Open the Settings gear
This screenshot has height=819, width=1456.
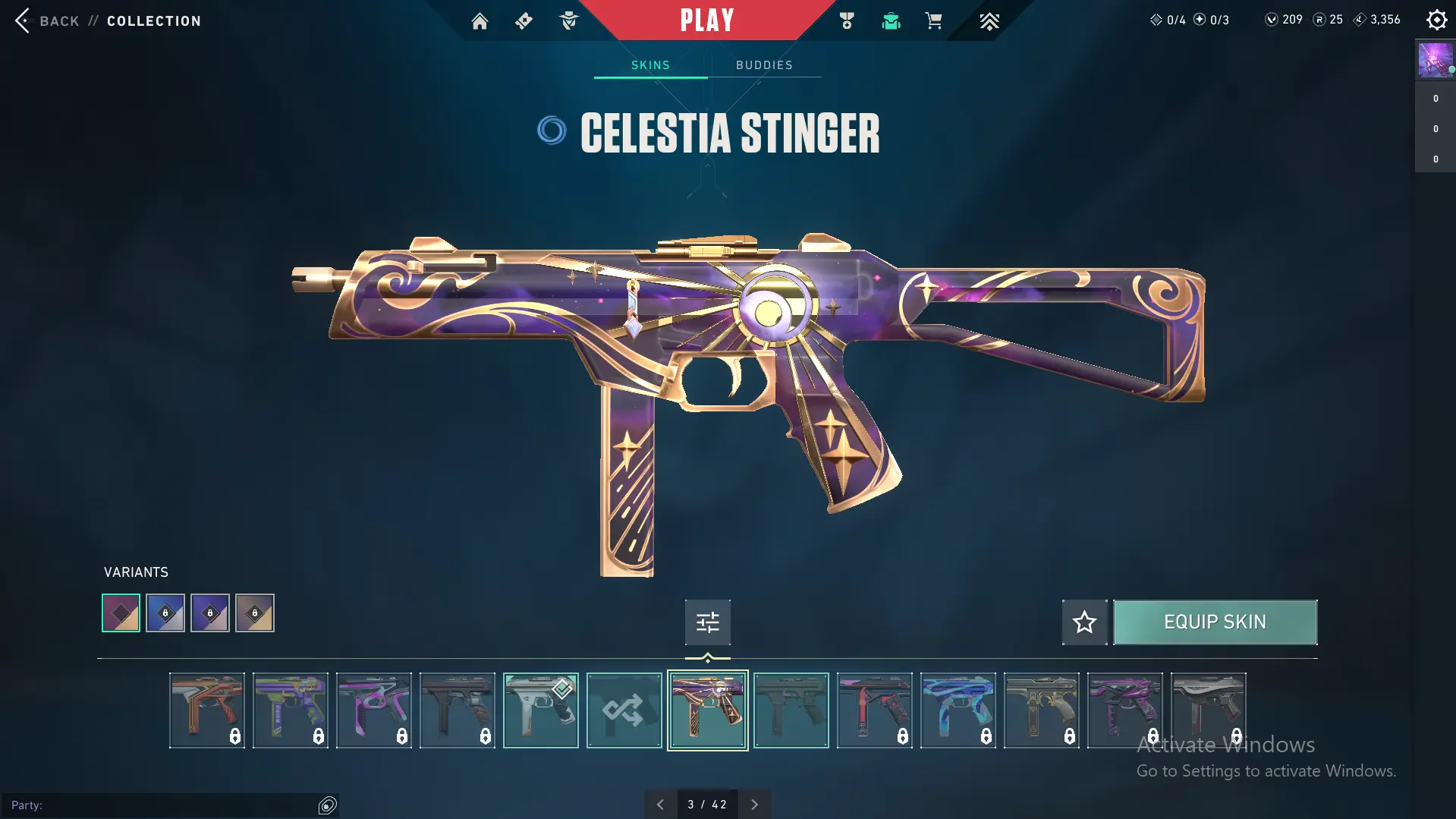click(1436, 20)
